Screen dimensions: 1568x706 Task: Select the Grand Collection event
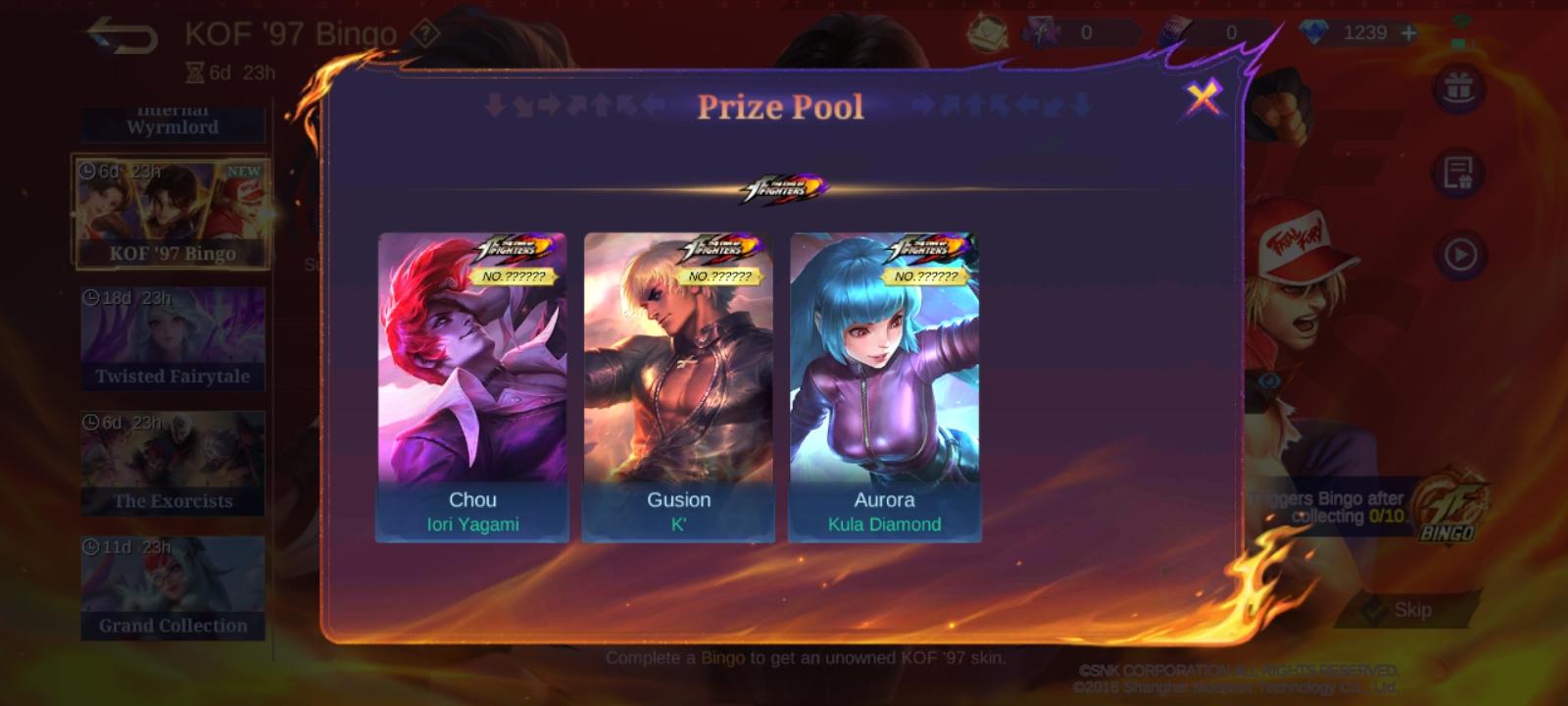(172, 585)
